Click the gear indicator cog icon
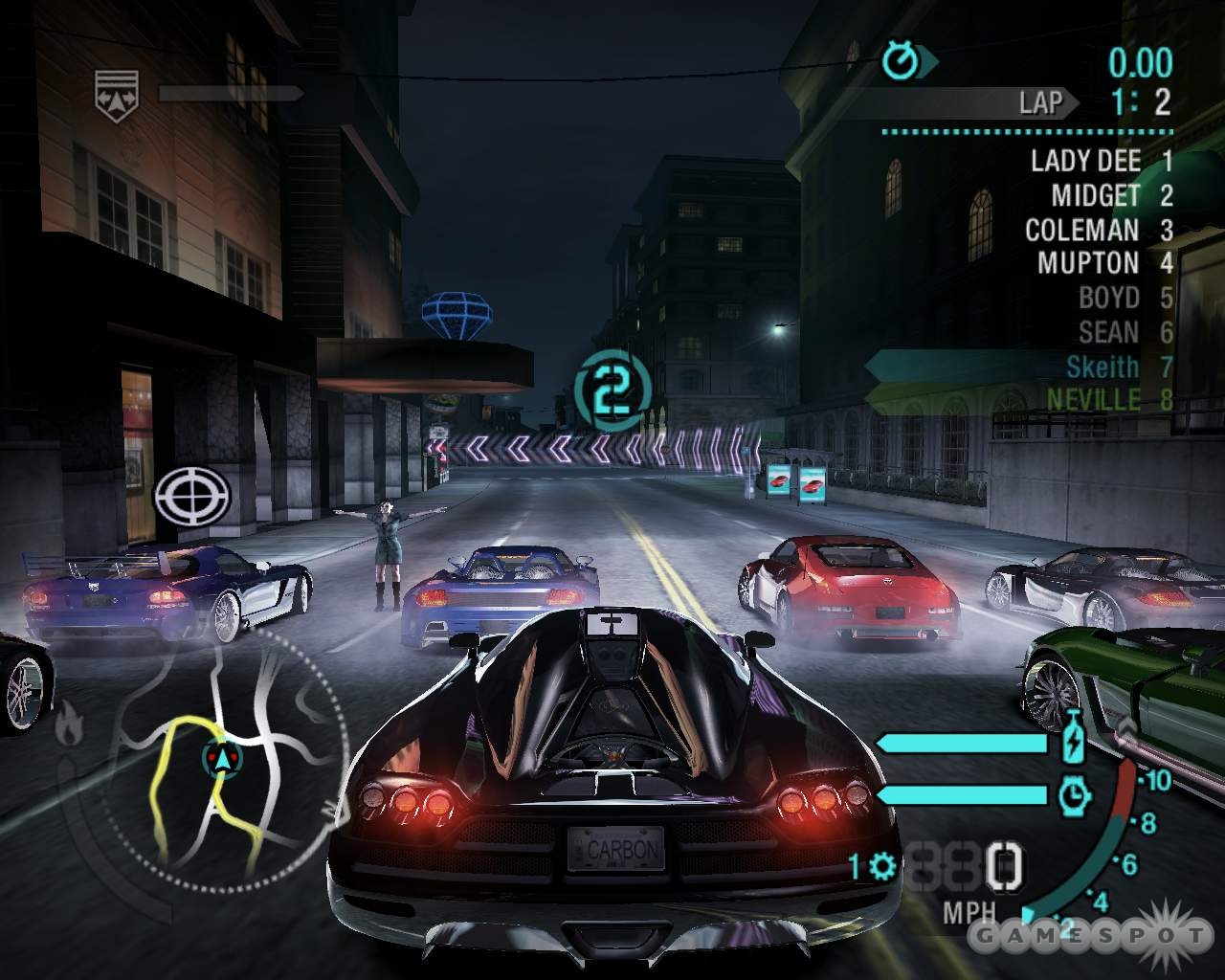Image resolution: width=1225 pixels, height=980 pixels. (x=881, y=867)
